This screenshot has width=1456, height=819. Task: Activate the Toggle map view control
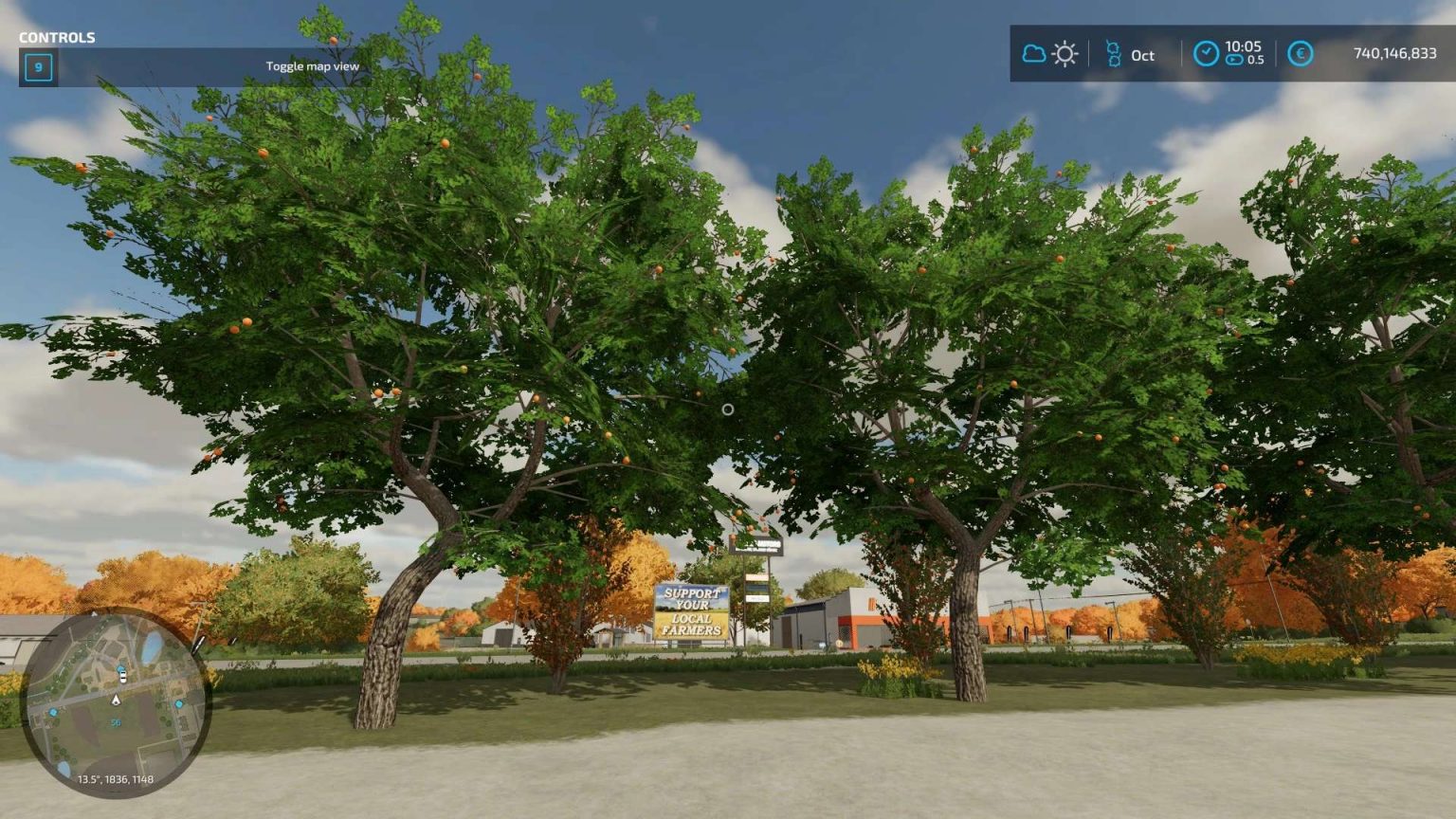click(x=313, y=66)
